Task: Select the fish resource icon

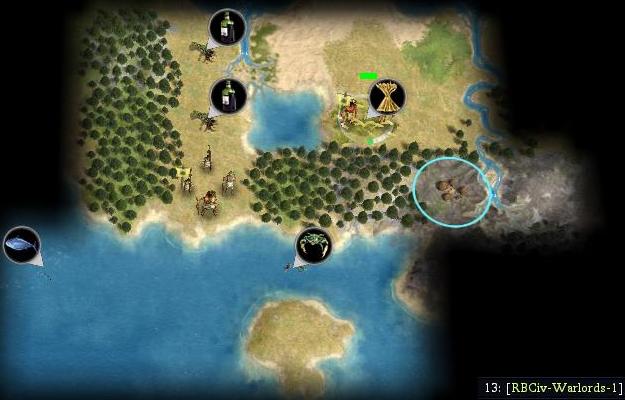Action: pos(21,244)
